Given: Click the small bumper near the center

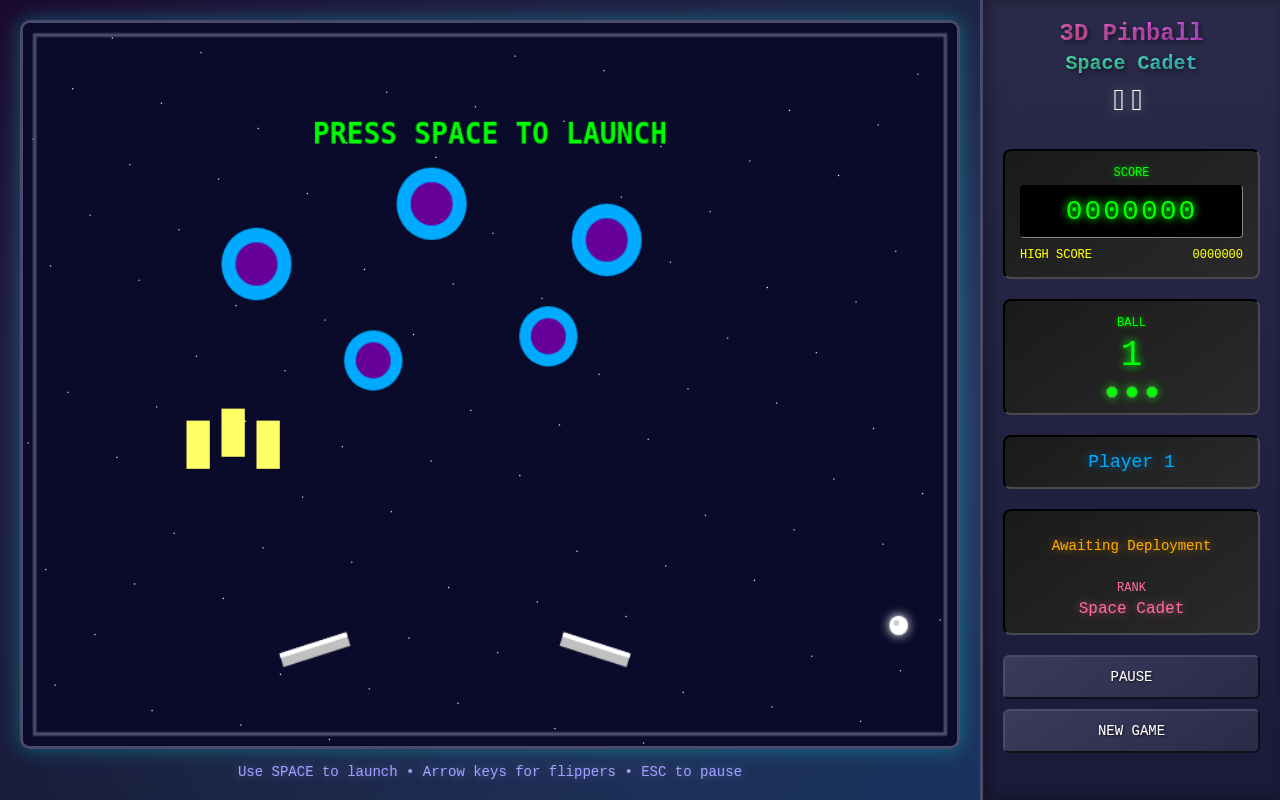Looking at the screenshot, I should click(x=548, y=336).
